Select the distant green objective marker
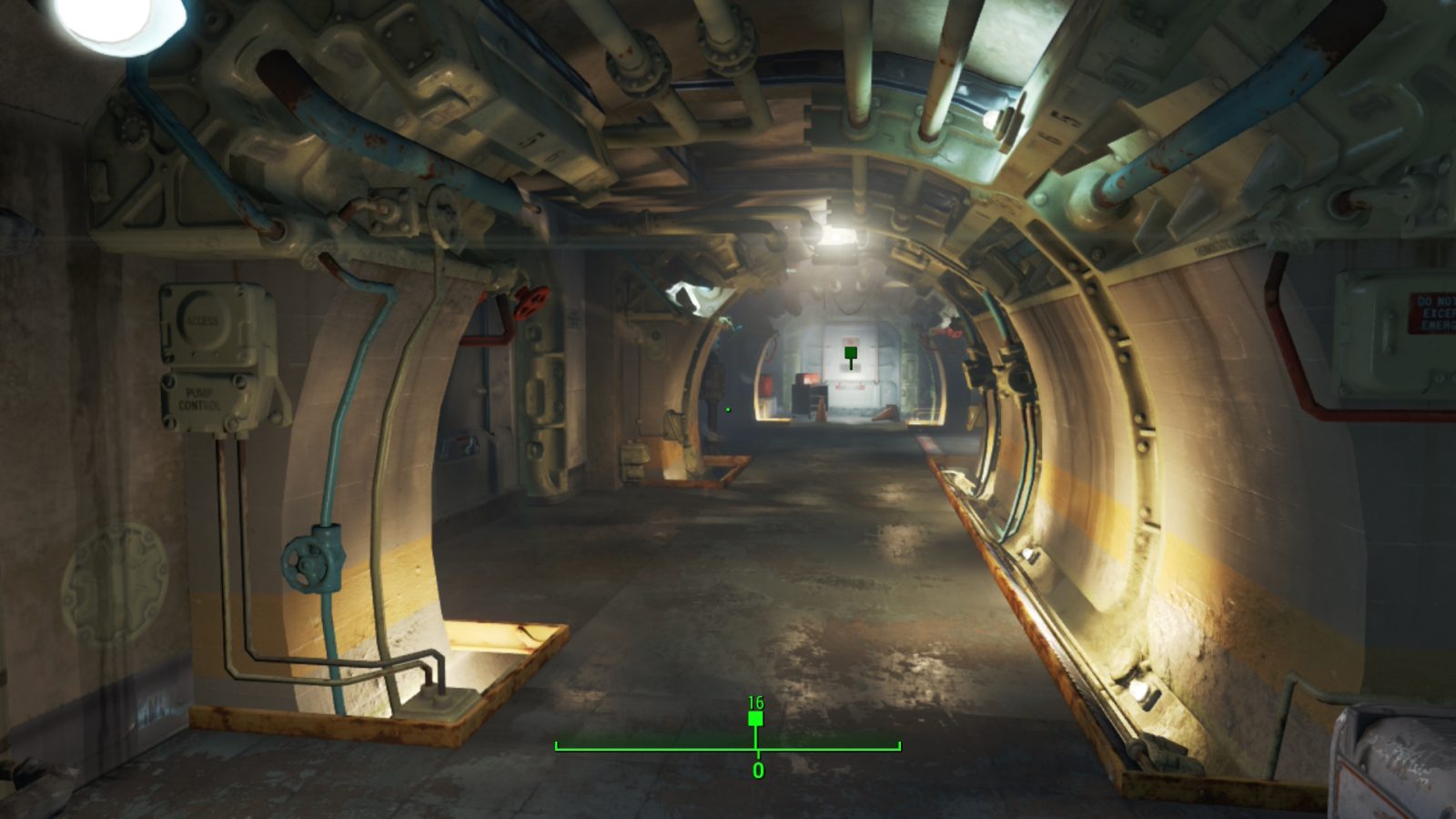Image resolution: width=1456 pixels, height=819 pixels. click(x=851, y=350)
